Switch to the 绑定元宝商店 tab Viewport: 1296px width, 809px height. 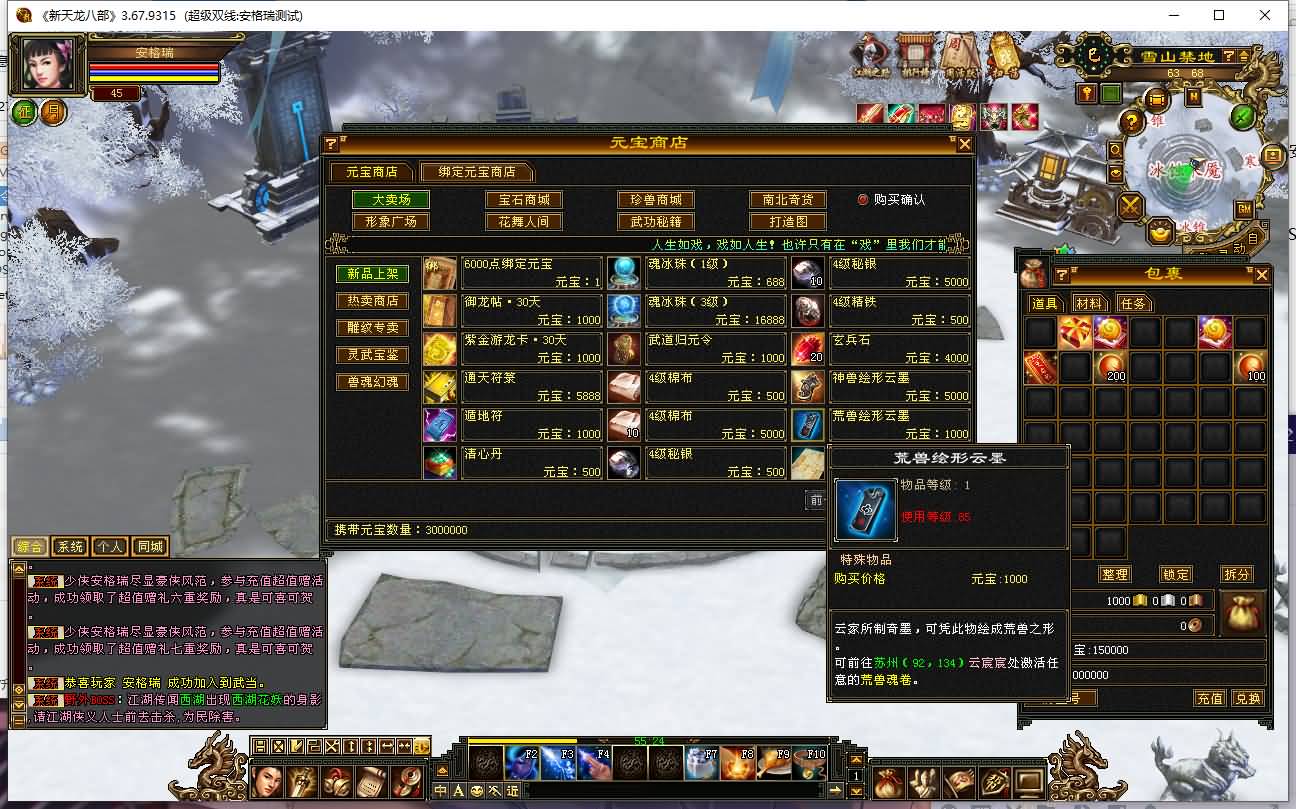coord(477,171)
